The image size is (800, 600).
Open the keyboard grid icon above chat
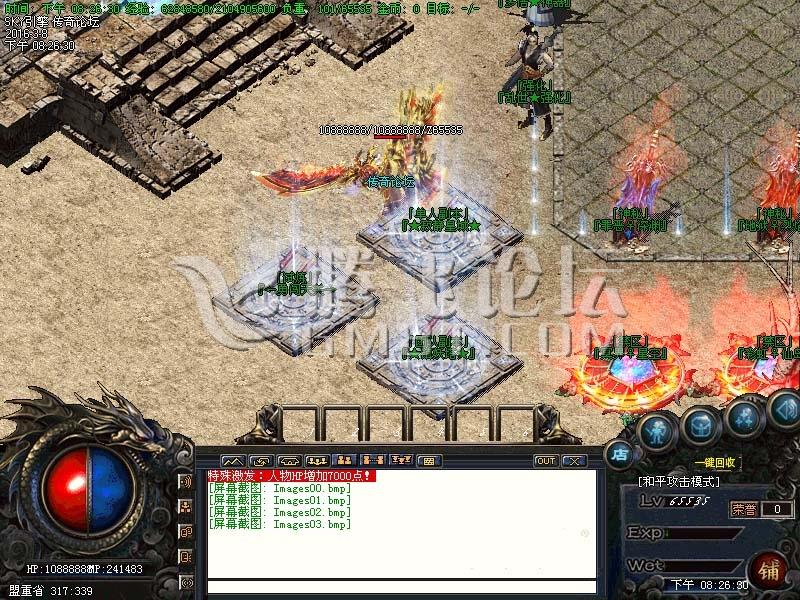pos(428,461)
